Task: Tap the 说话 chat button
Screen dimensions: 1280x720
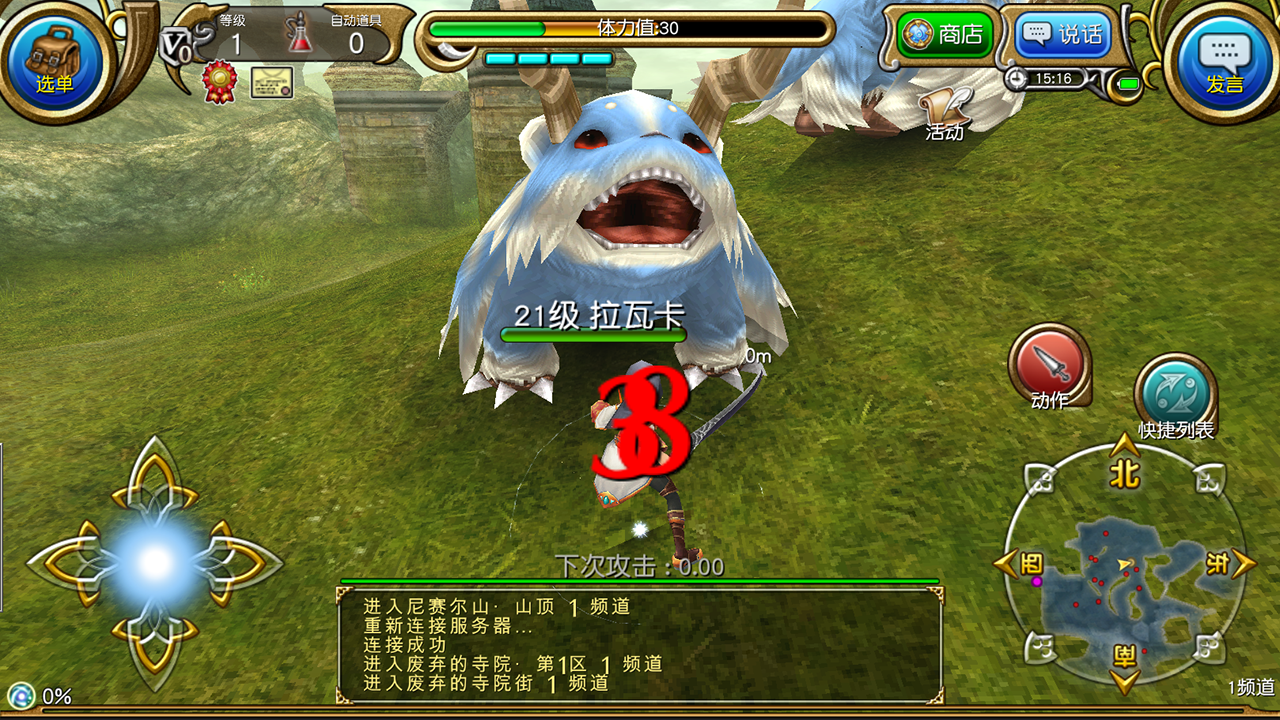Action: coord(1062,35)
